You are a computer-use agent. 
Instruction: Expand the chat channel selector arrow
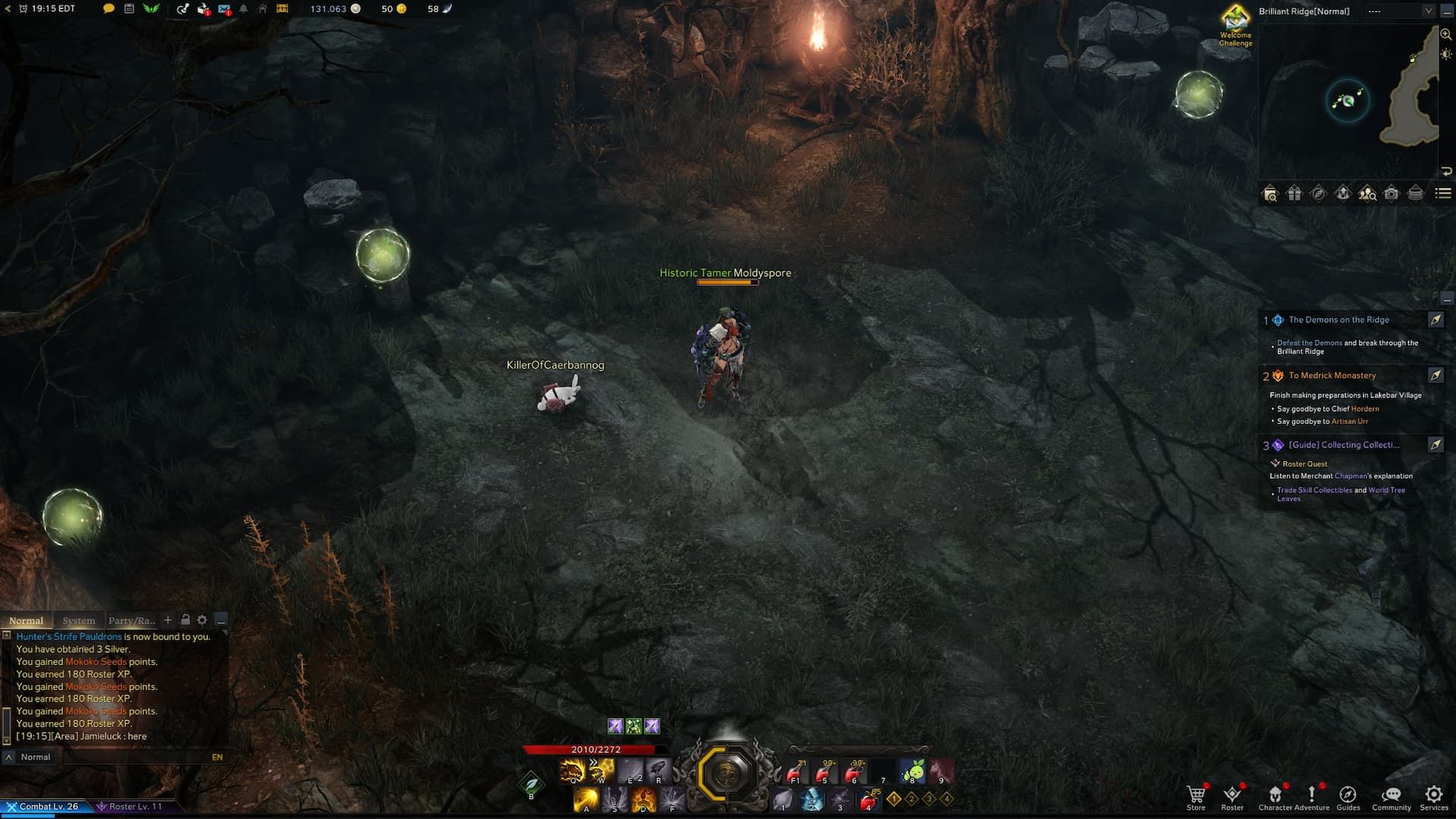[9, 756]
